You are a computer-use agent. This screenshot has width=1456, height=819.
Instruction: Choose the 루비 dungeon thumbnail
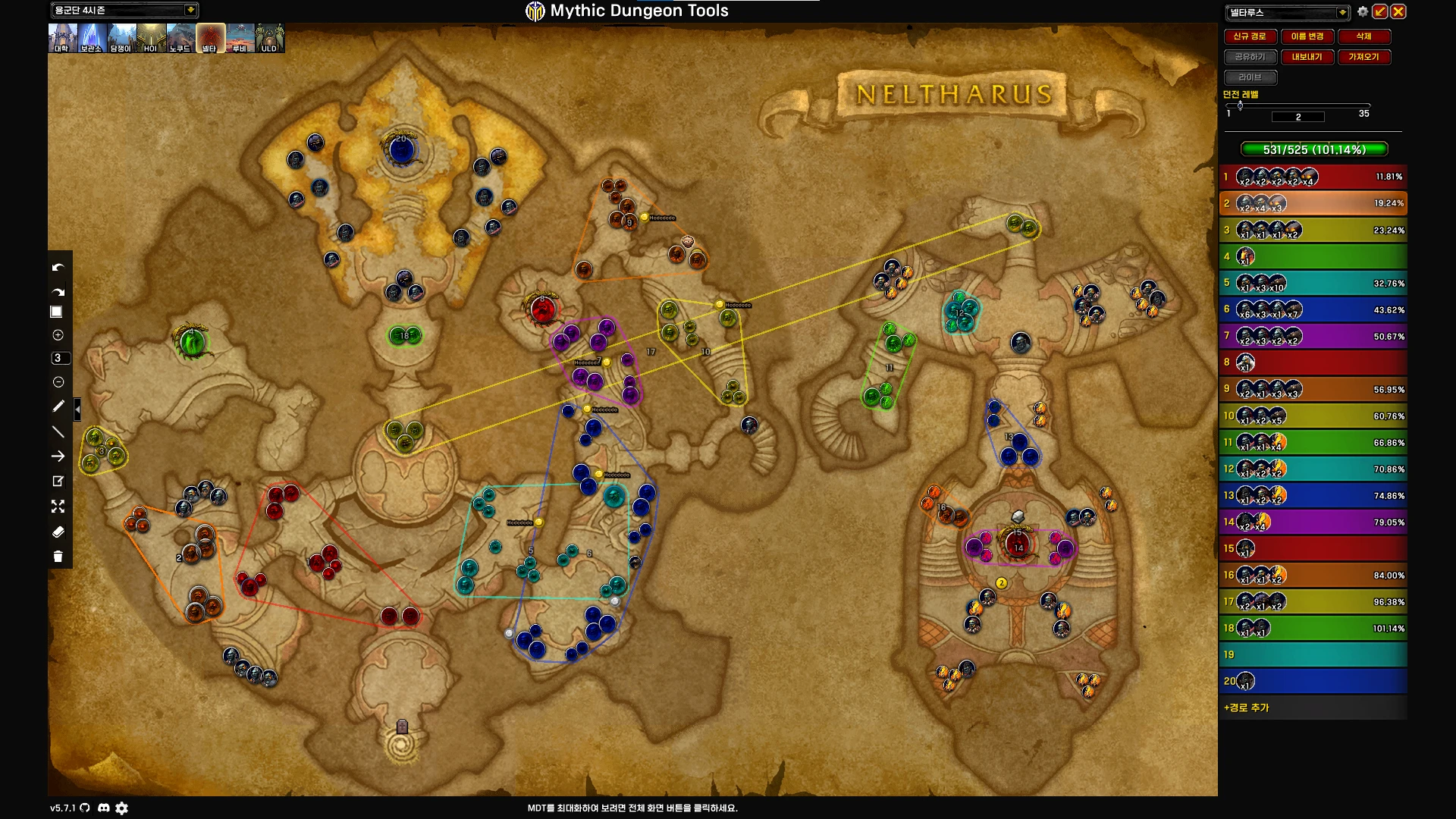[240, 38]
